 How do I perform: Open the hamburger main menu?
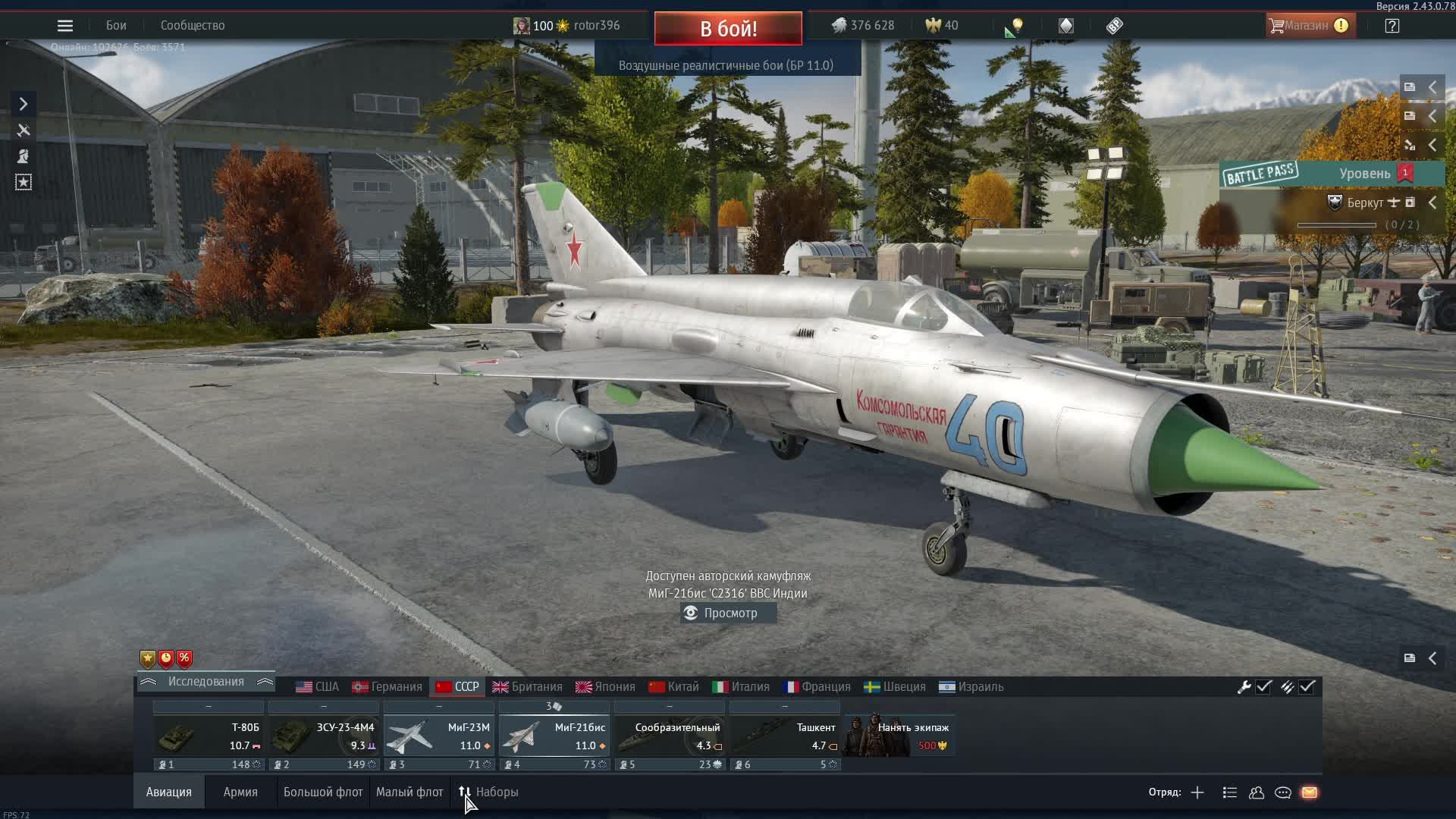tap(65, 26)
